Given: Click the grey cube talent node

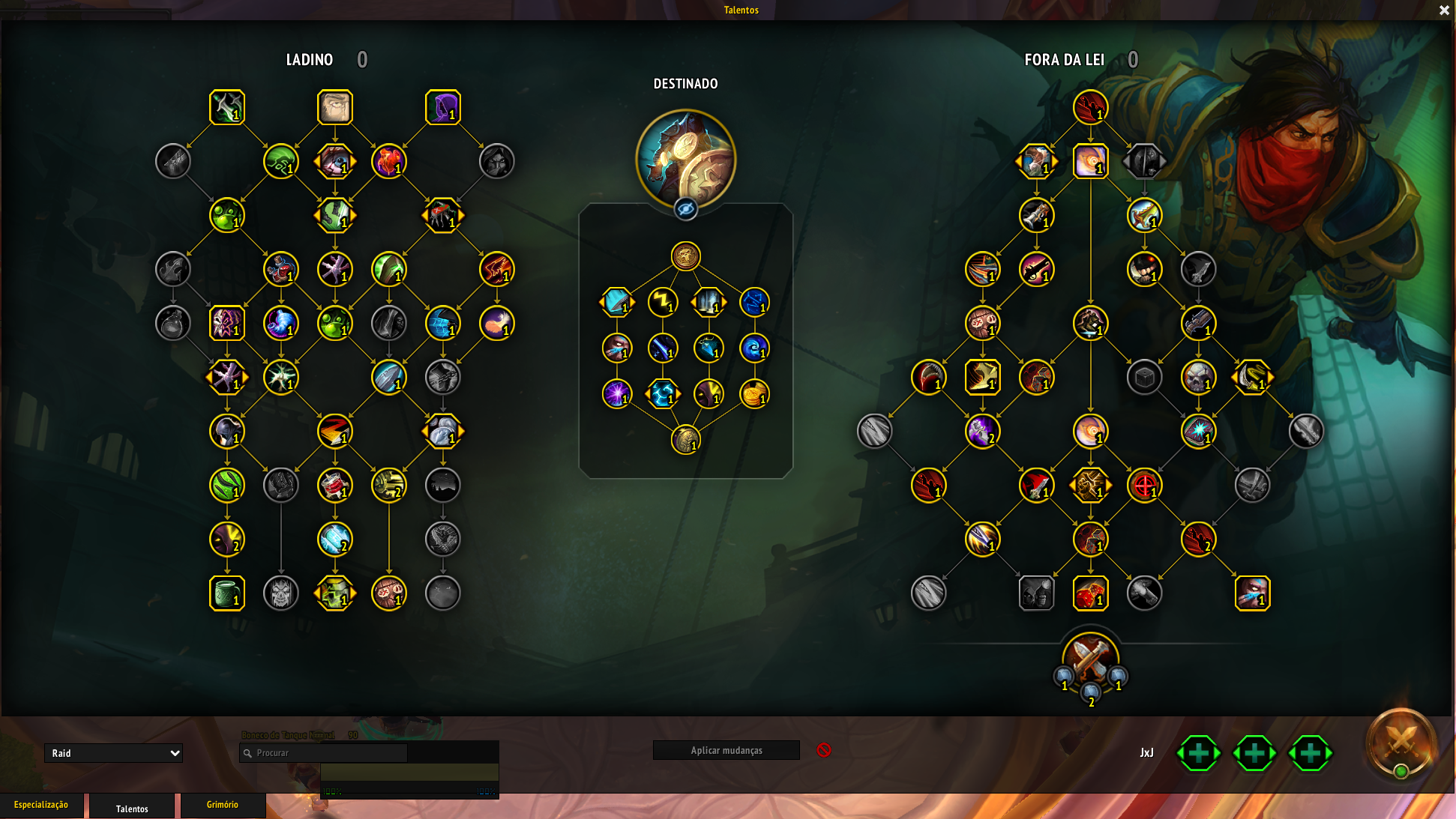Looking at the screenshot, I should (x=1145, y=378).
